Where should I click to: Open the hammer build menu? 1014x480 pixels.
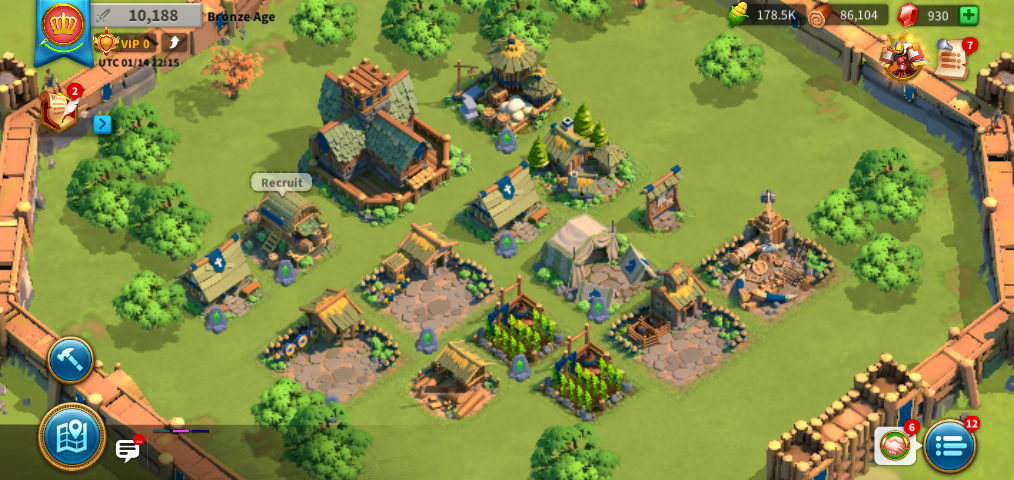(x=71, y=360)
